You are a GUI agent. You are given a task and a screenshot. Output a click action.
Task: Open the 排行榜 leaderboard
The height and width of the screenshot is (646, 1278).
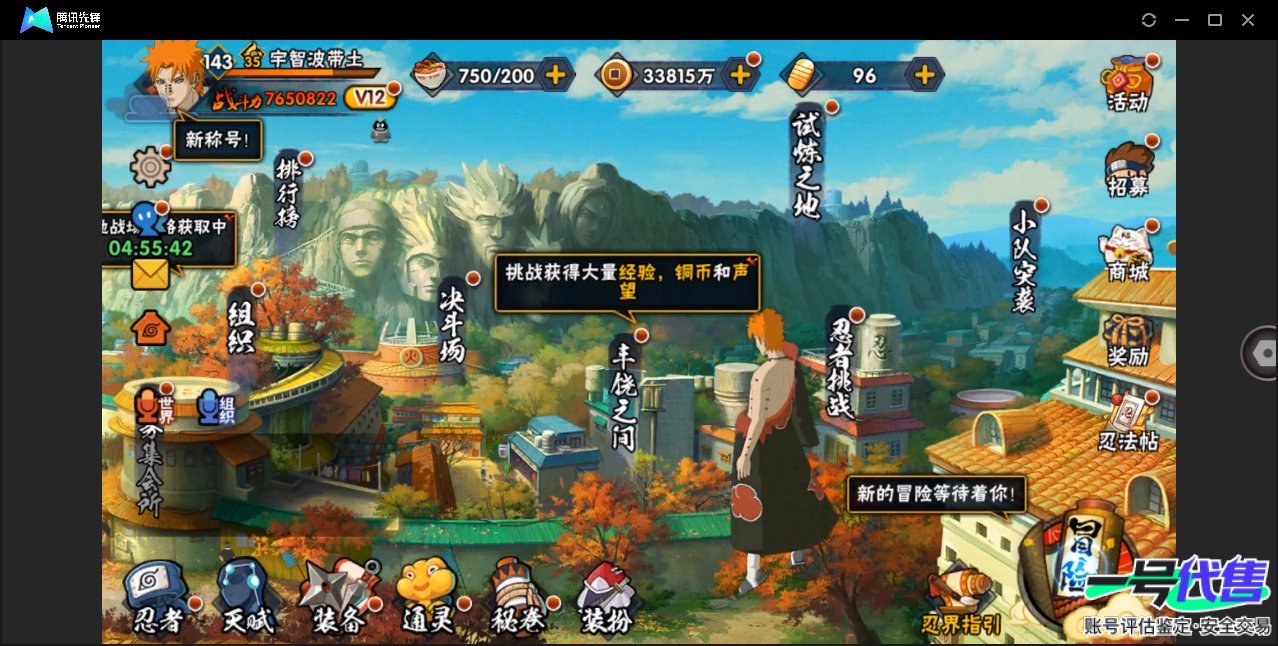(289, 193)
